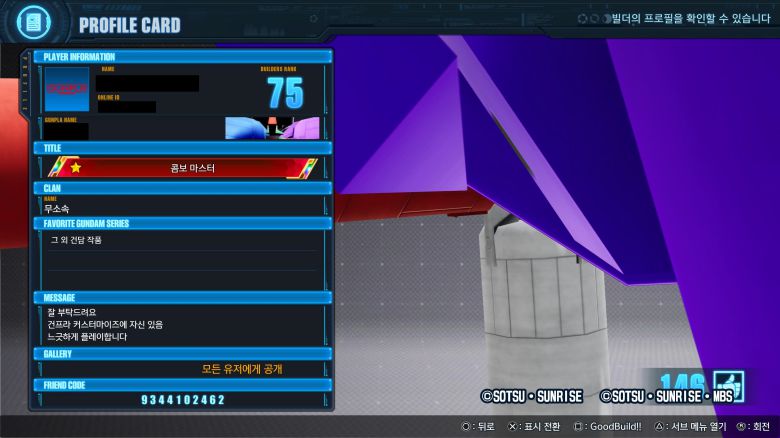Screen dimensions: 780x438
Task: Select the friend code 9344102462
Action: tap(183, 400)
